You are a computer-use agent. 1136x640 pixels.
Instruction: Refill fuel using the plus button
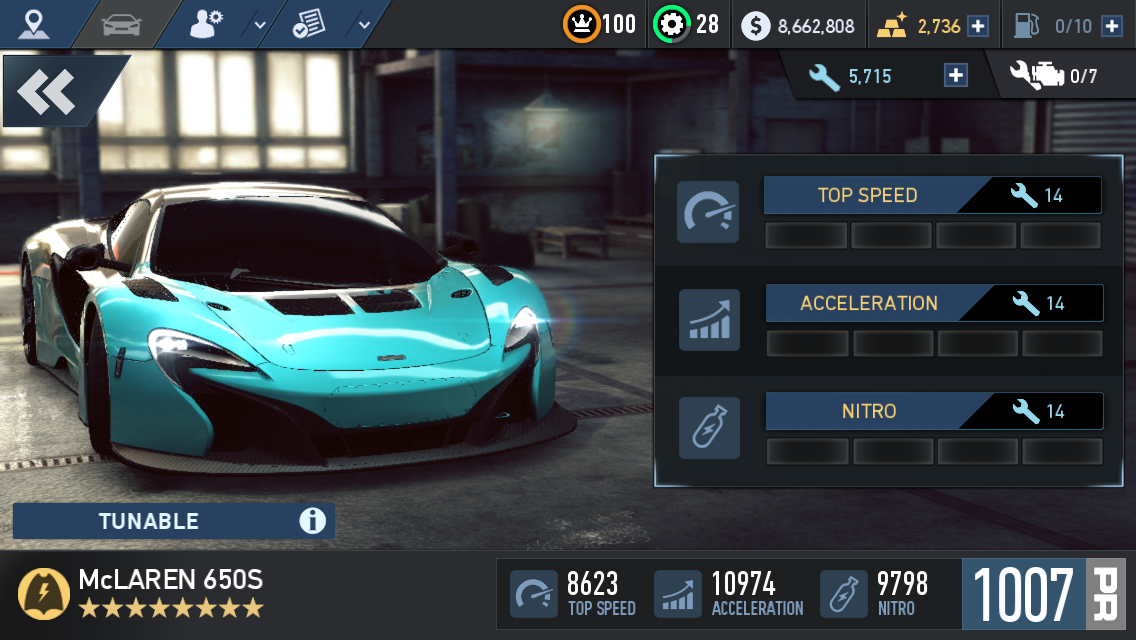[x=1111, y=26]
